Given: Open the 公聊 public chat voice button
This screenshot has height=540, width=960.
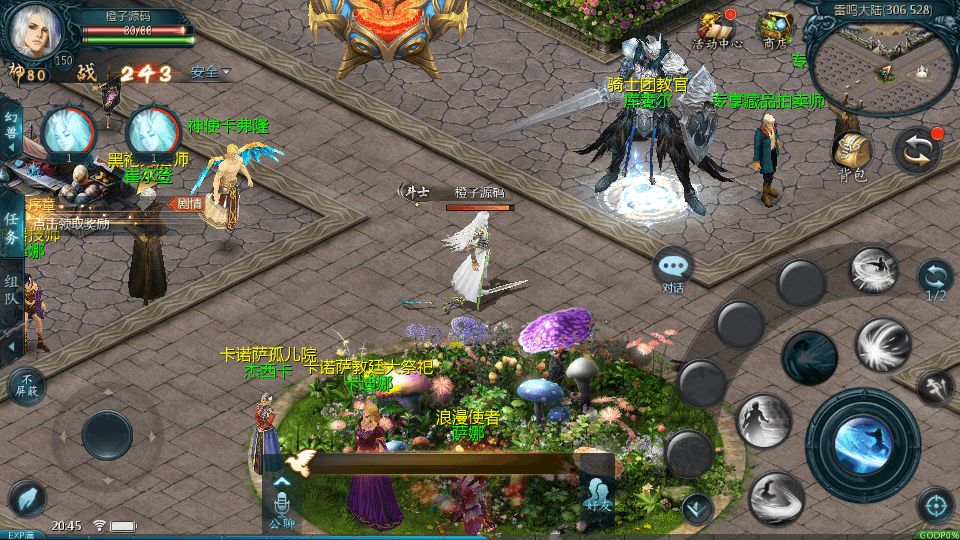Looking at the screenshot, I should pos(281,502).
